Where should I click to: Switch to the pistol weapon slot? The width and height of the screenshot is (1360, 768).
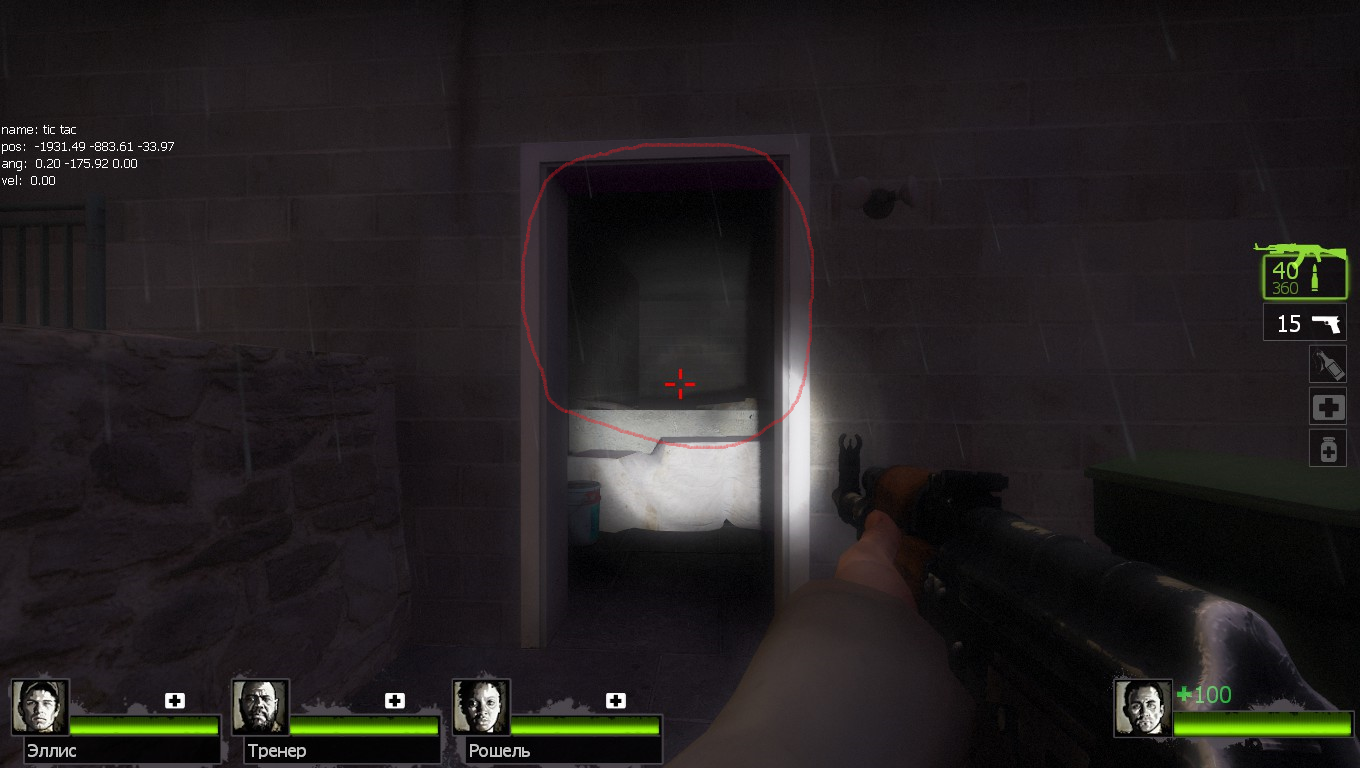[1304, 323]
